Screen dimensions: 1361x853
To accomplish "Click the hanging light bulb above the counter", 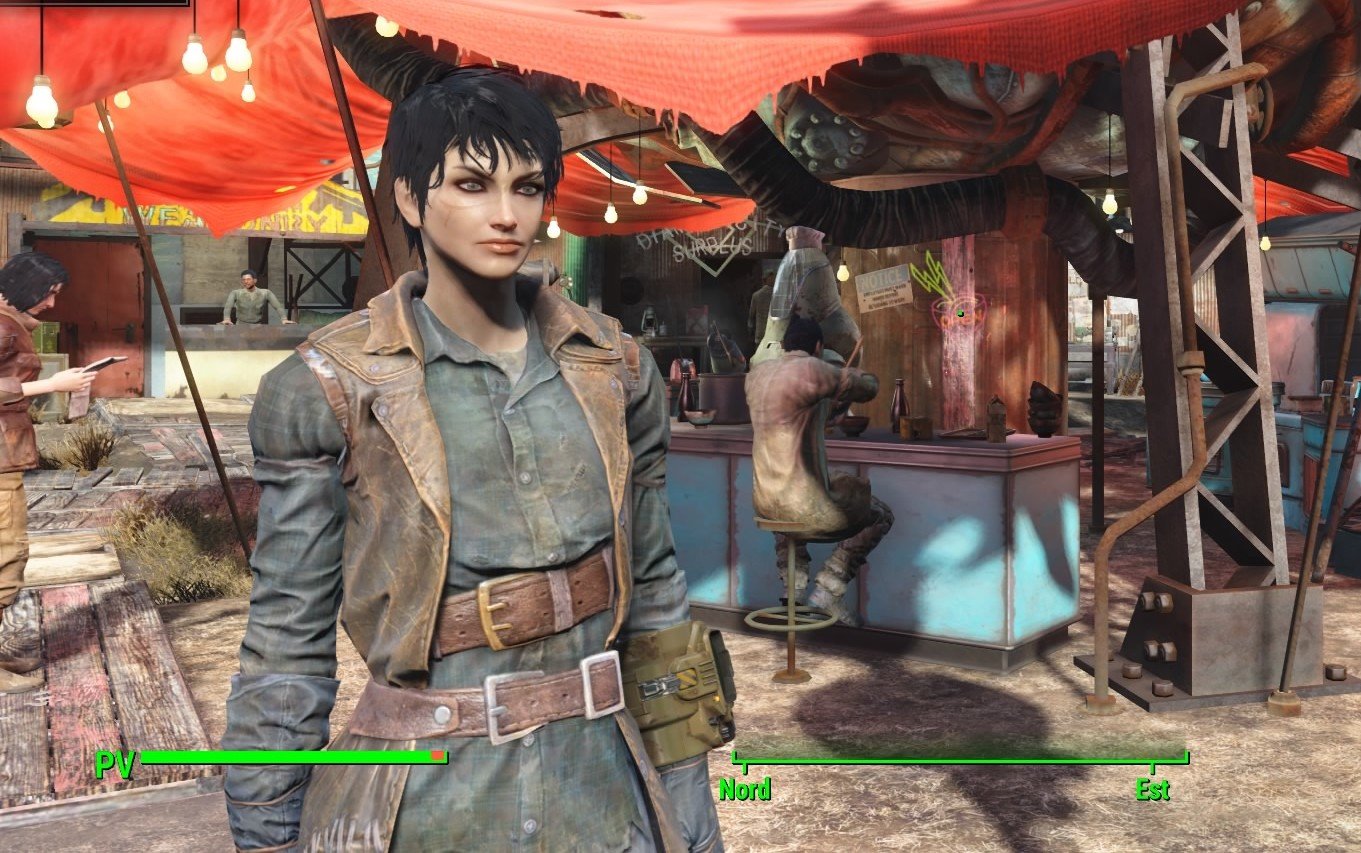I will tap(843, 272).
